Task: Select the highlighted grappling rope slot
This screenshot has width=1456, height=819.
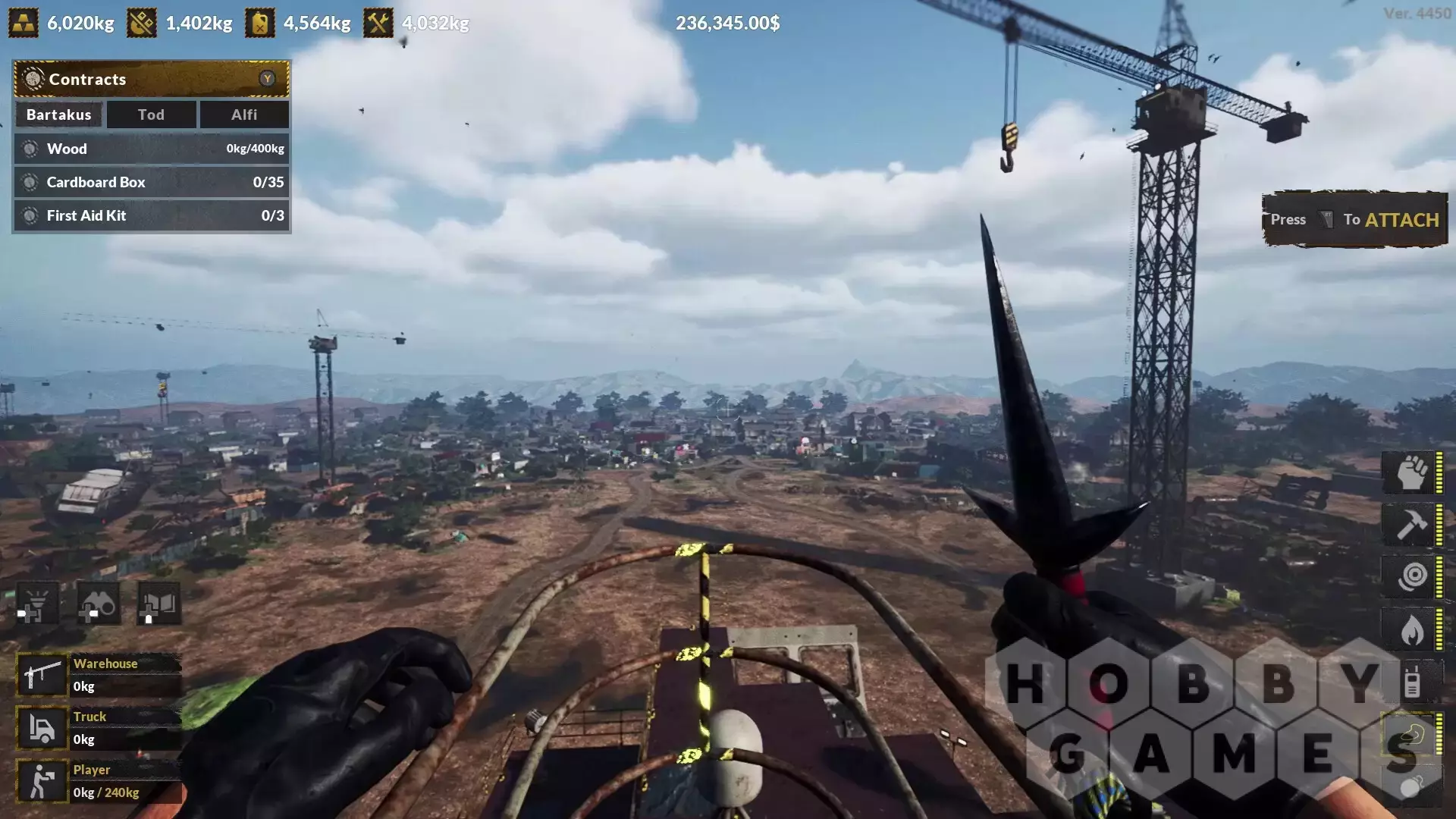Action: [1411, 734]
